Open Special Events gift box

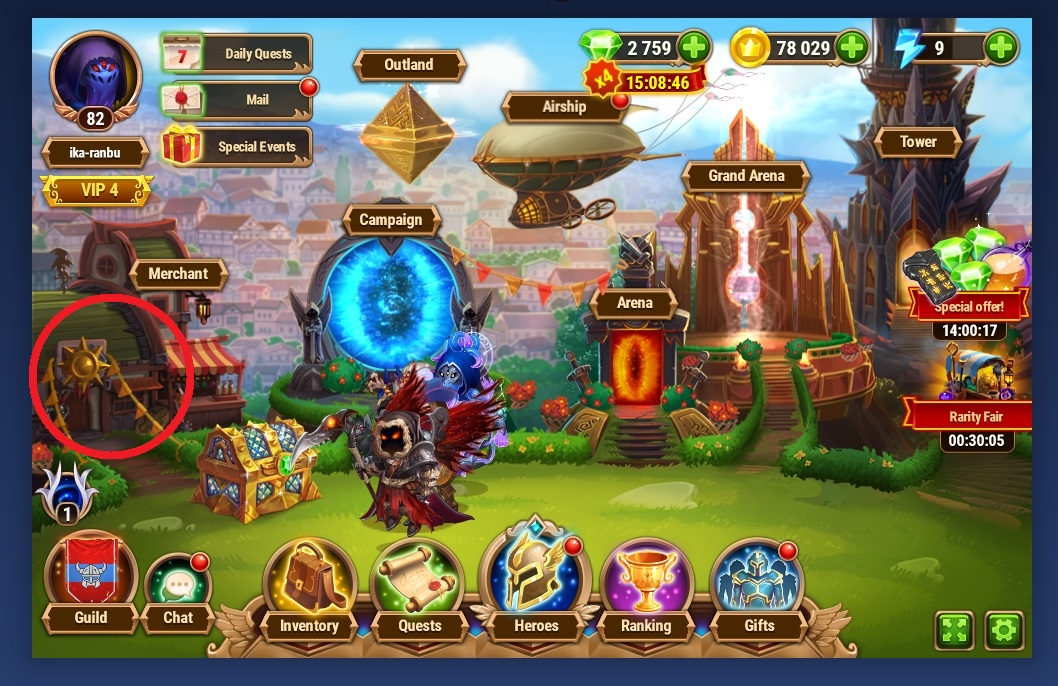(238, 147)
